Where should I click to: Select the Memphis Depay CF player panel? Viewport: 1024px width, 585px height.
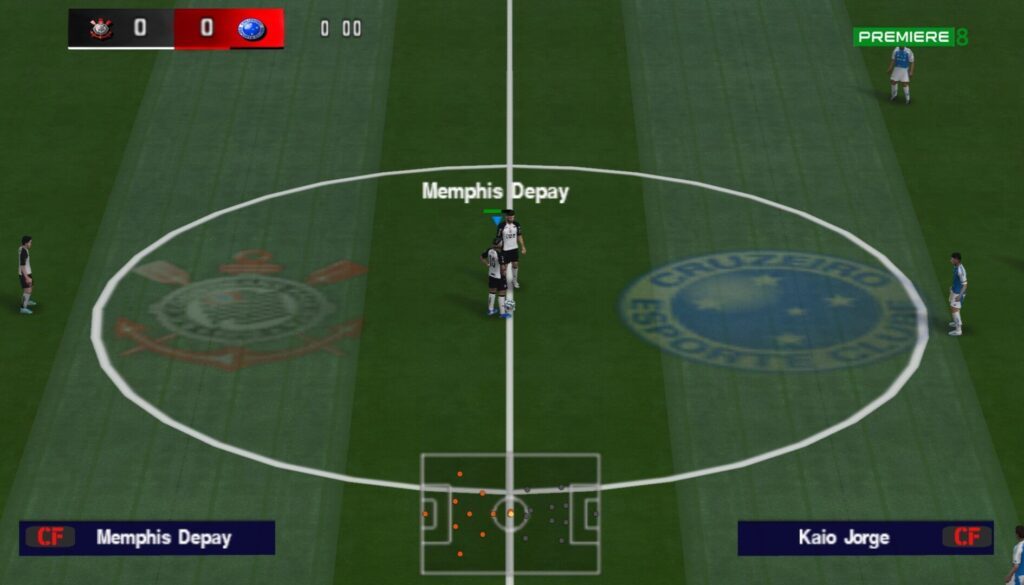tap(147, 538)
